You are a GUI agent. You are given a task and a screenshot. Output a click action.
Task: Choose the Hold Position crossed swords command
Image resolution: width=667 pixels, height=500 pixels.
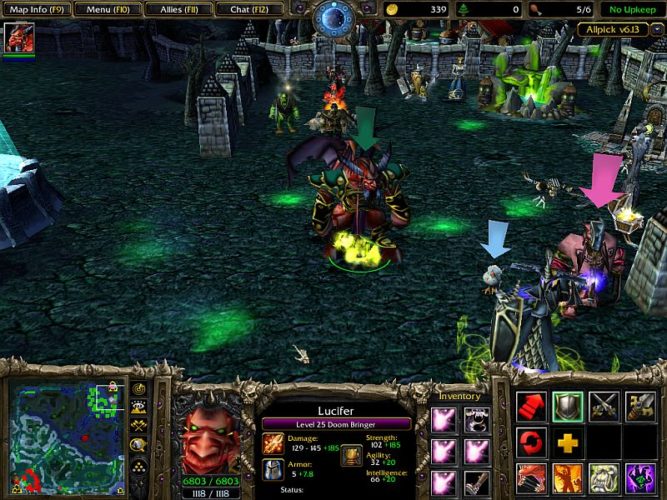tap(604, 406)
